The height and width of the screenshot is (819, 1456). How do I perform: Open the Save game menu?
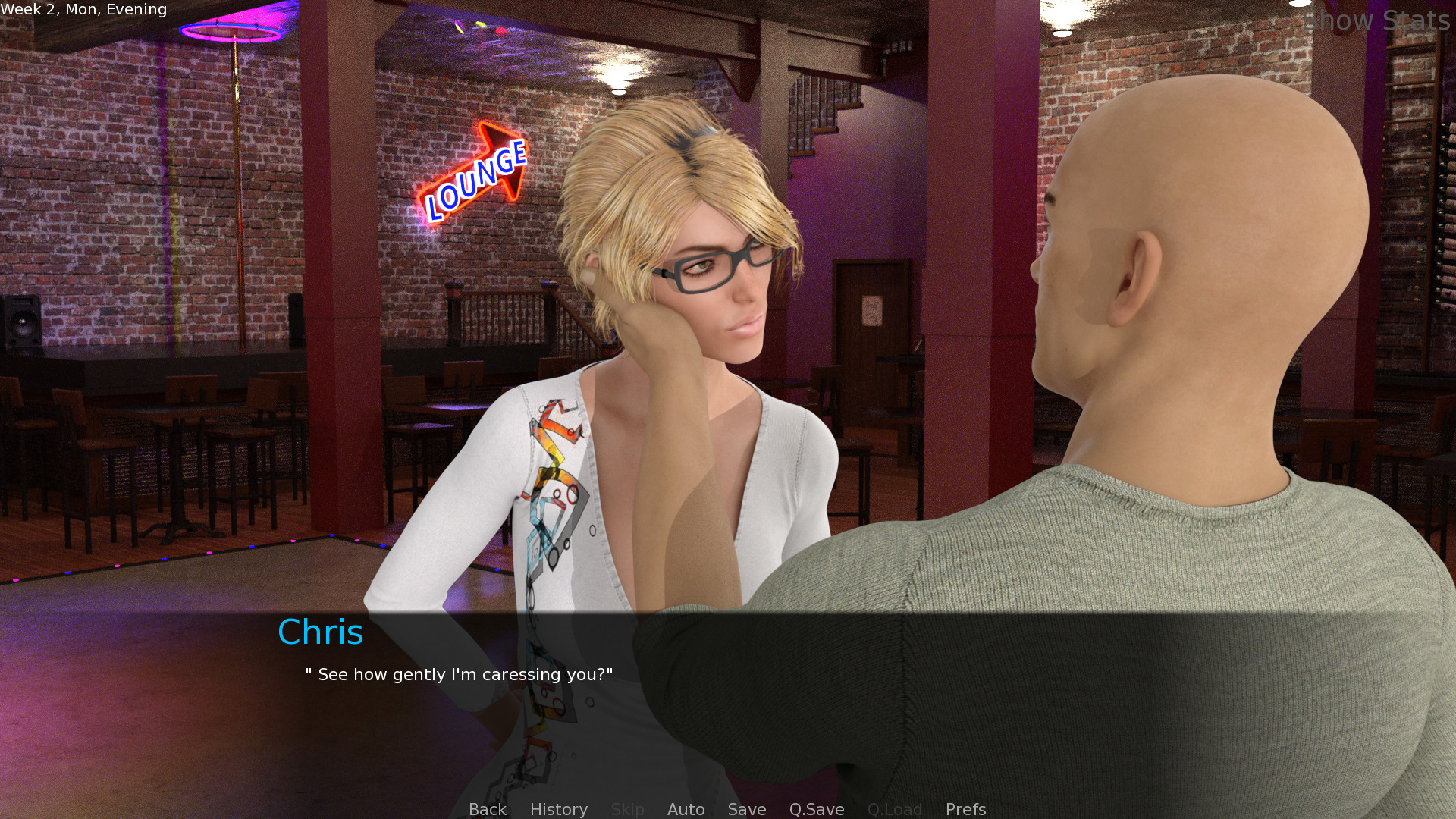coord(746,809)
